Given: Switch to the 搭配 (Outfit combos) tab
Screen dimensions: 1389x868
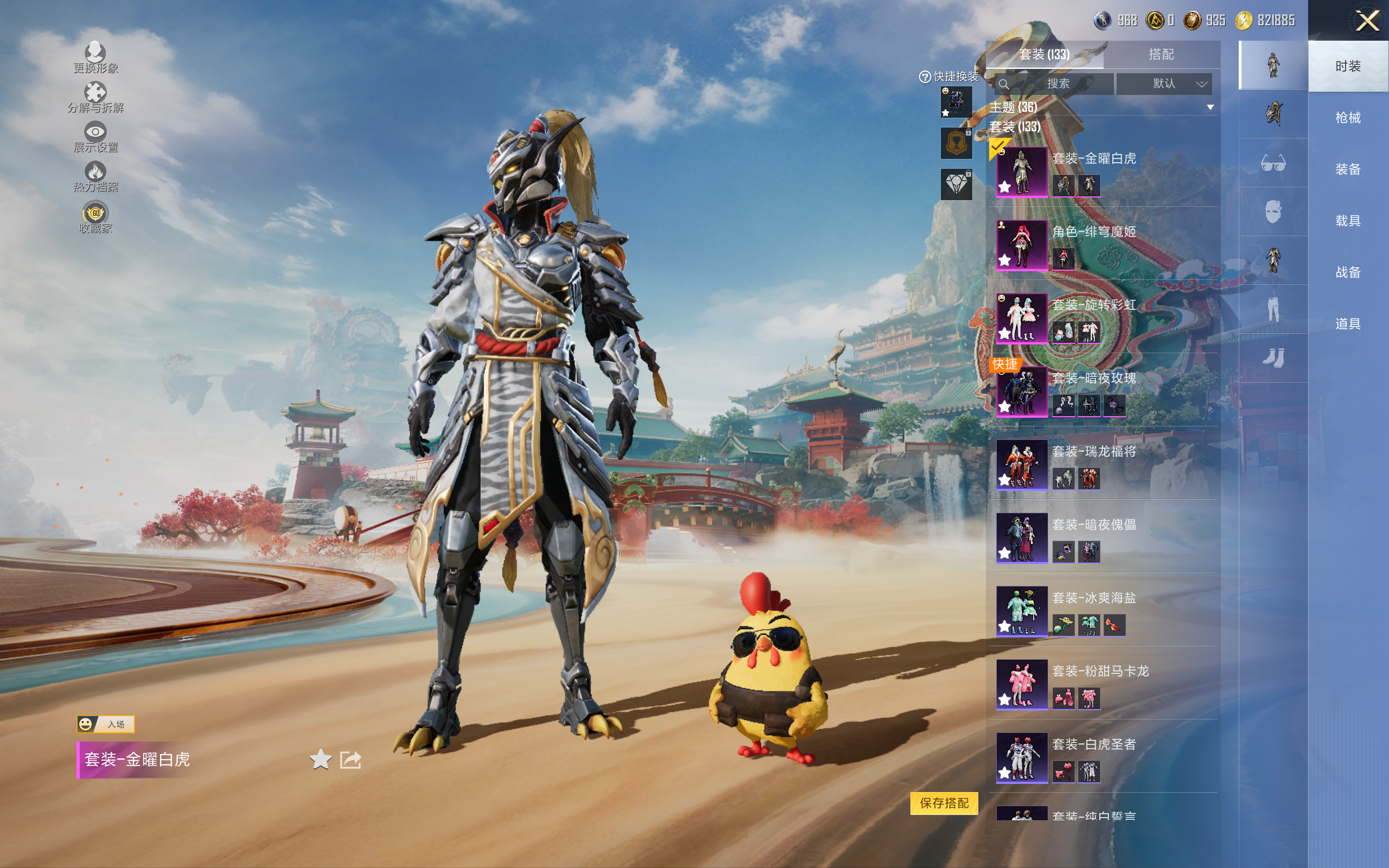Looking at the screenshot, I should [x=1161, y=55].
